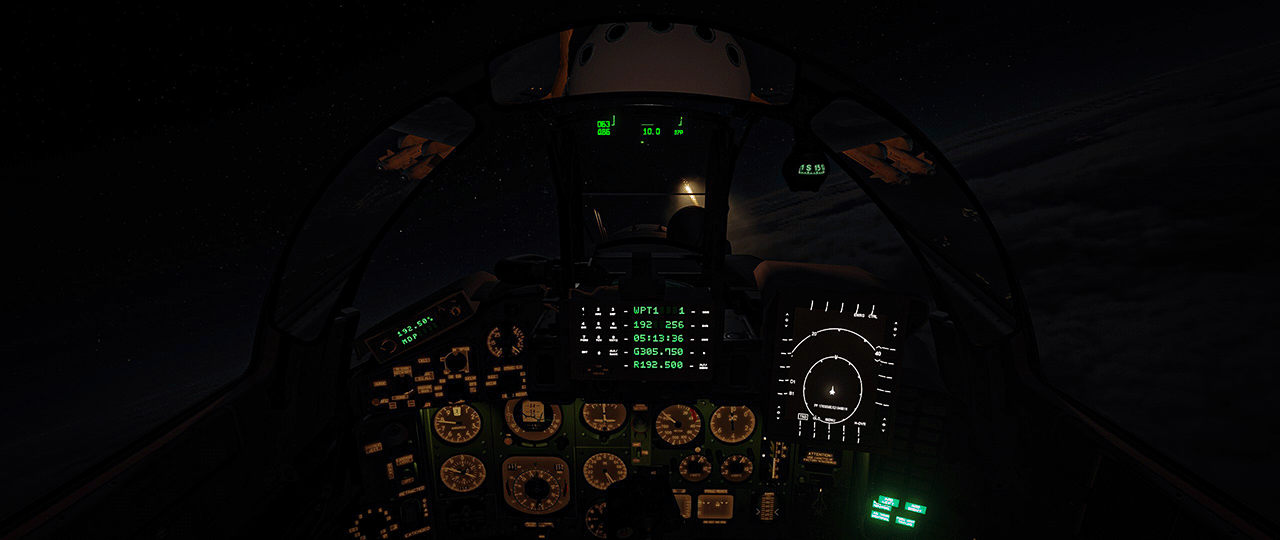The height and width of the screenshot is (540, 1280).
Task: Open the MENU option on the MFD
Action: click(830, 420)
